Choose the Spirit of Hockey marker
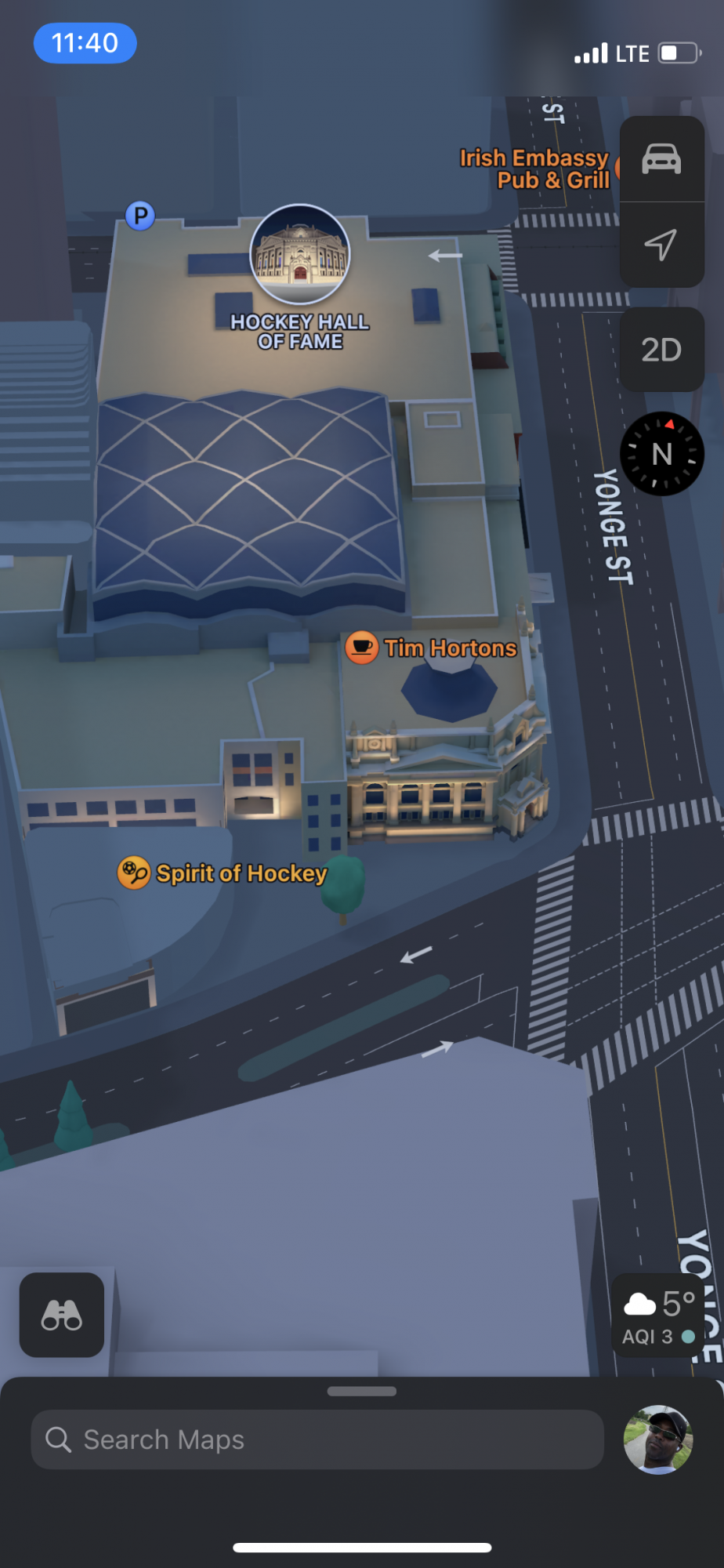724x1568 pixels. (x=134, y=873)
